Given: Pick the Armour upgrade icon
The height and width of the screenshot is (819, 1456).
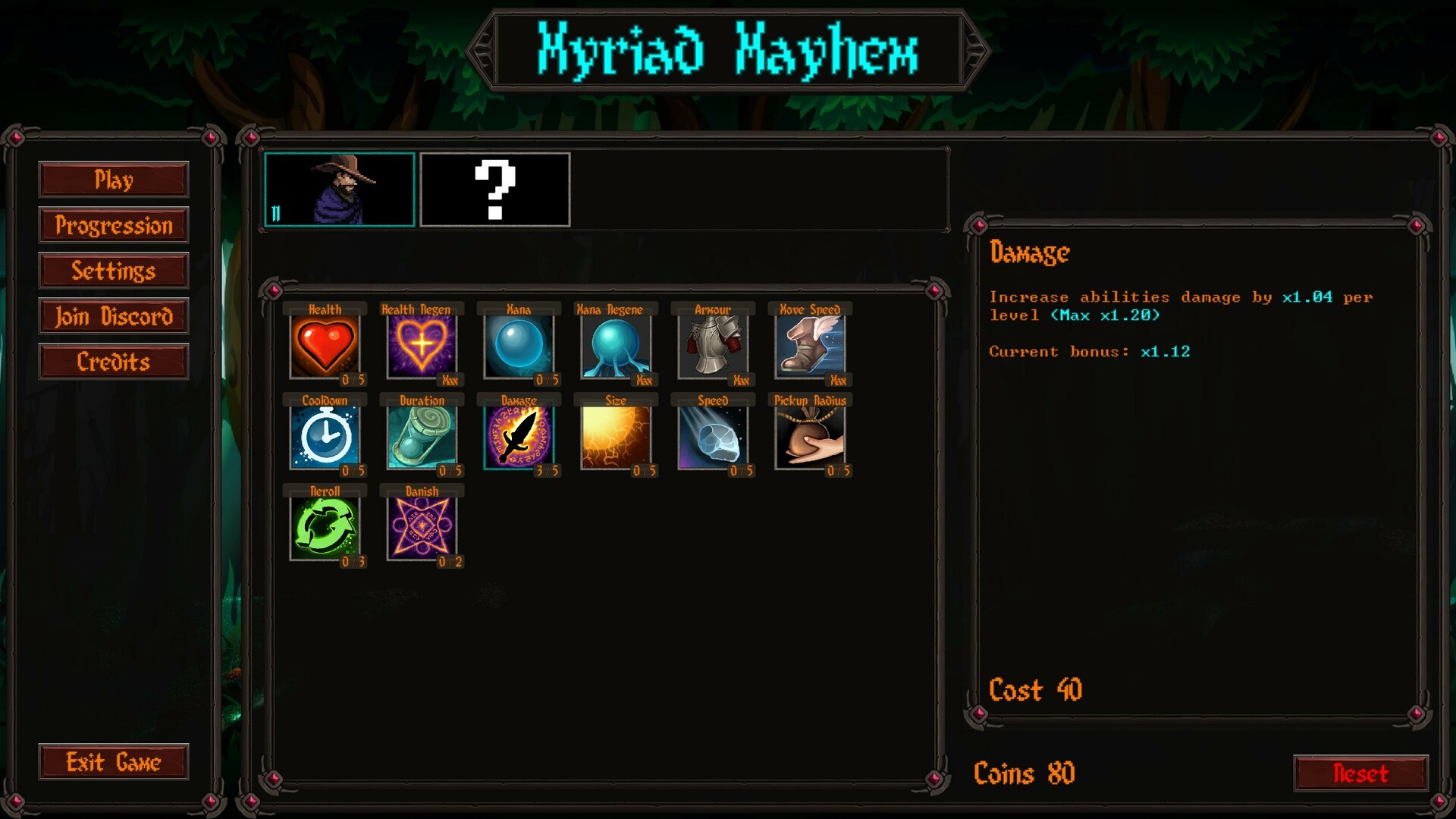Looking at the screenshot, I should [x=714, y=347].
